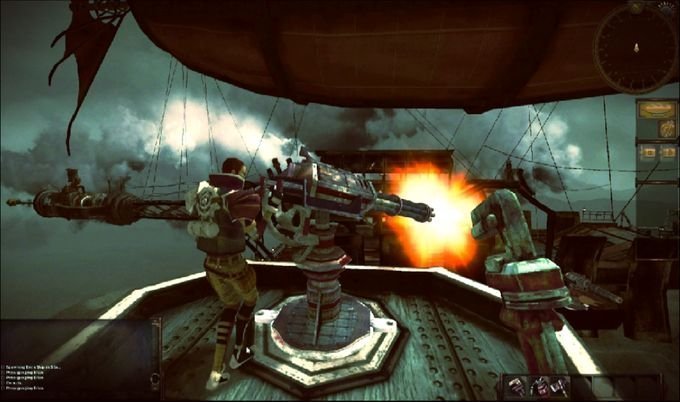
Task: Click the chat window scrollbar handle
Action: tap(155, 379)
